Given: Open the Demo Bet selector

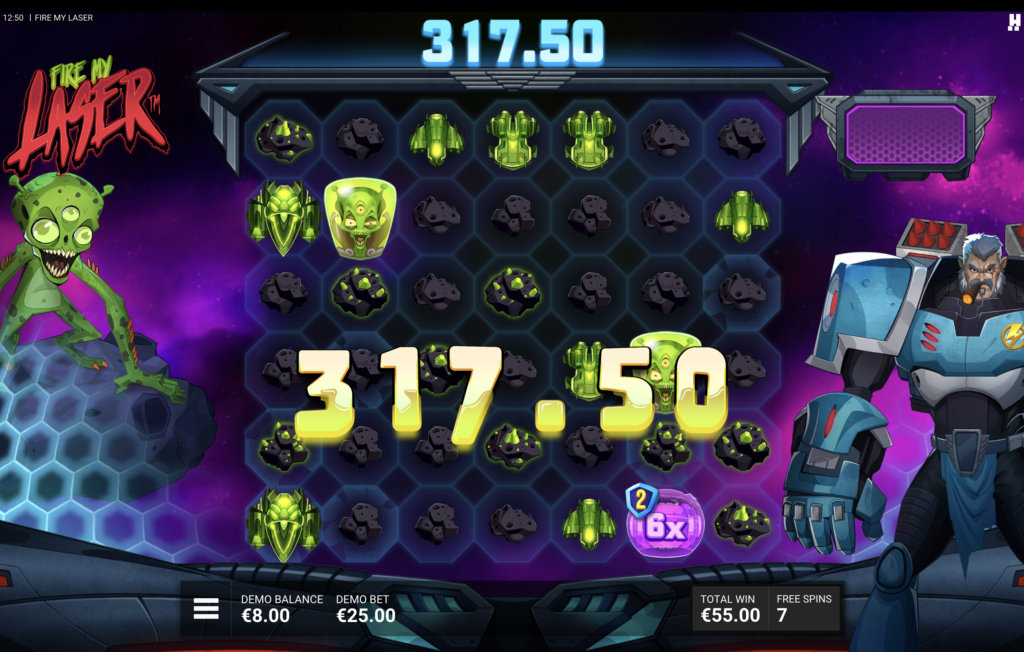Looking at the screenshot, I should tap(365, 608).
